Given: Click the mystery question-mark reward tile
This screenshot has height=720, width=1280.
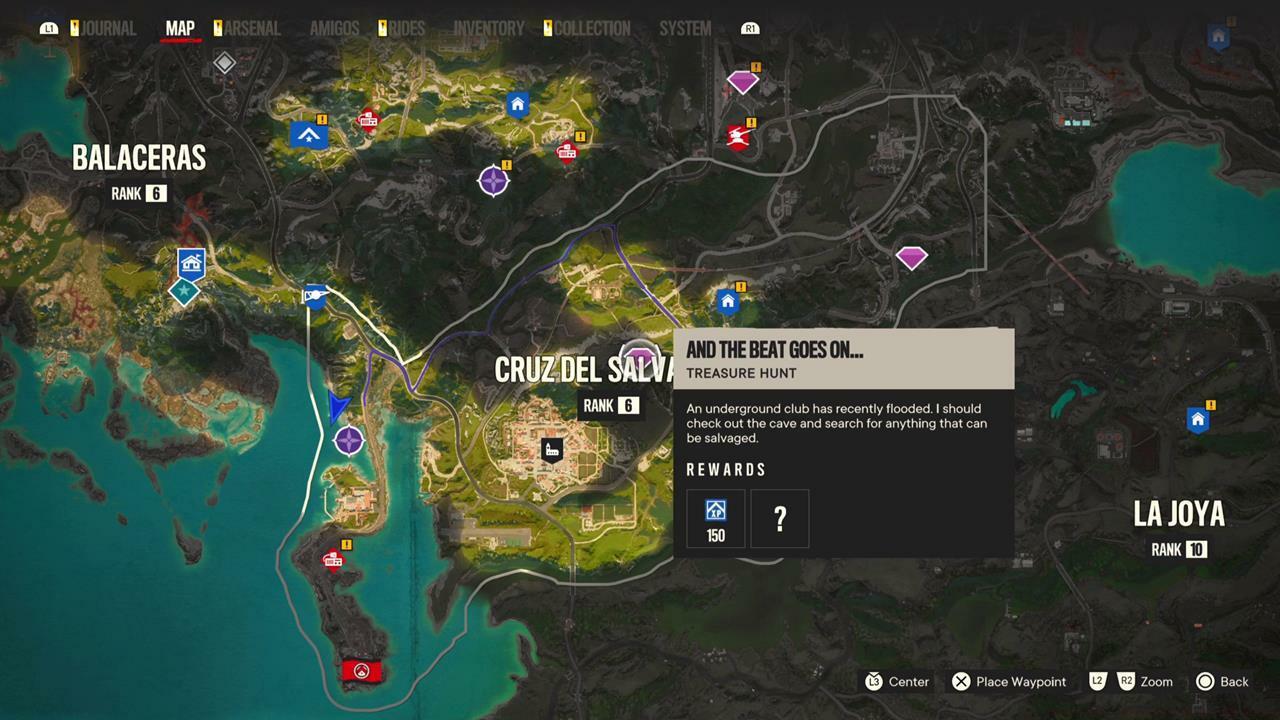Looking at the screenshot, I should click(780, 519).
